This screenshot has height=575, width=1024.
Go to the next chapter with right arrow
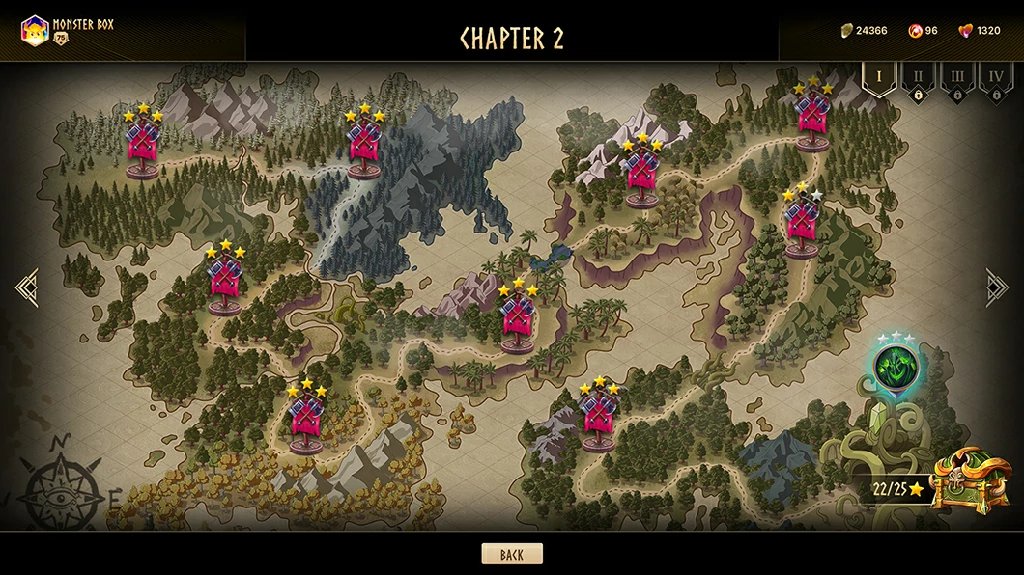pos(996,287)
